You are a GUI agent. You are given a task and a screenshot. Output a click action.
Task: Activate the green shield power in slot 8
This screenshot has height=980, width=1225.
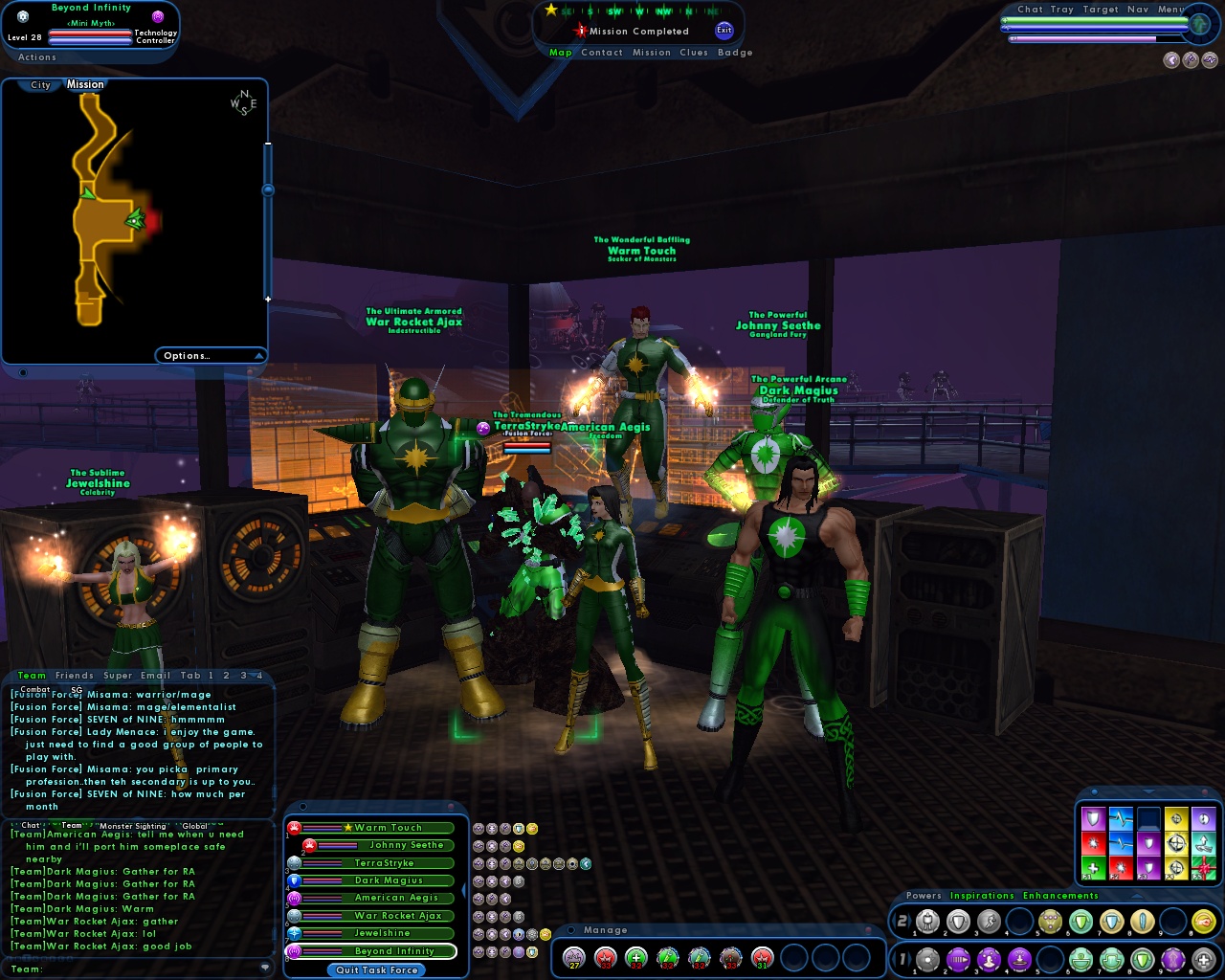tap(1143, 958)
